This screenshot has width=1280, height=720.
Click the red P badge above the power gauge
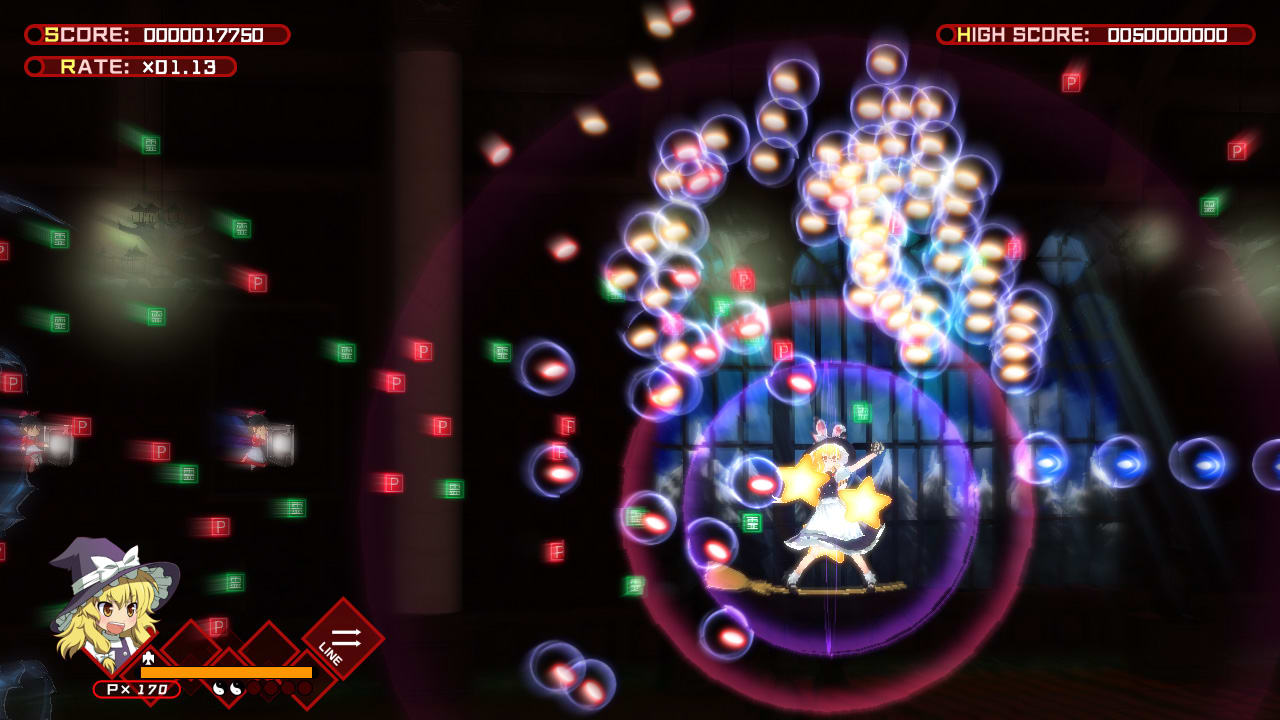point(219,625)
